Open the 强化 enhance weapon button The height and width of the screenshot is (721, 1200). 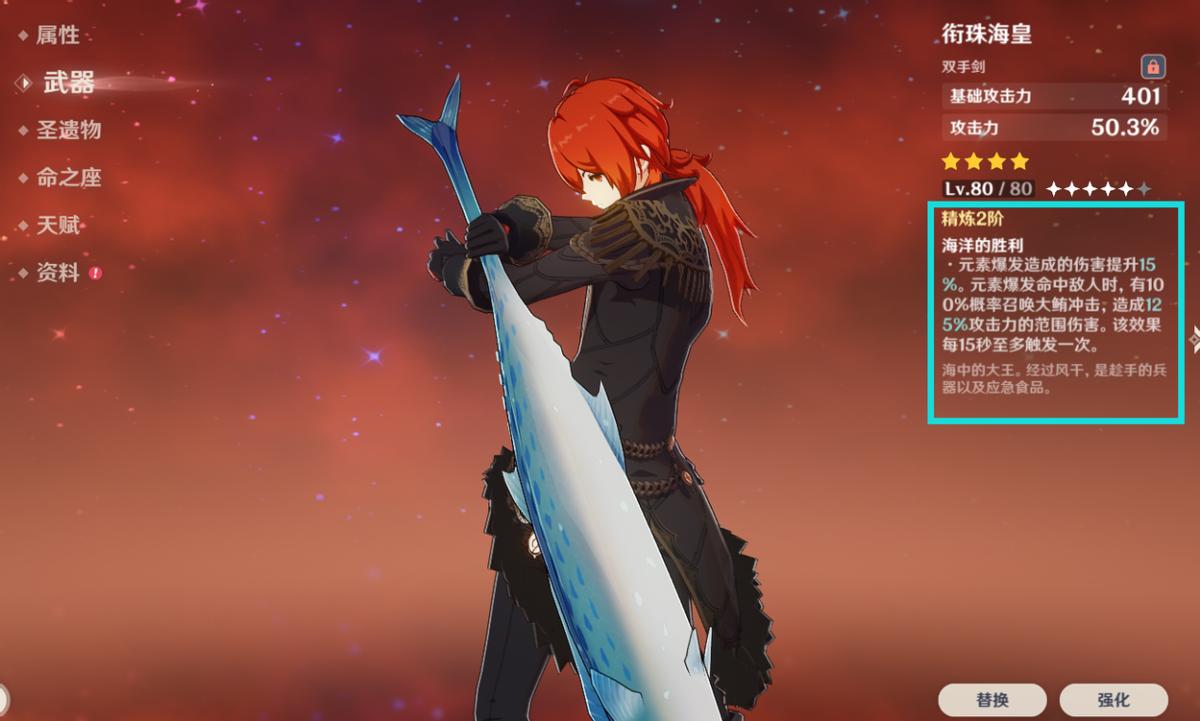pyautogui.click(x=1113, y=700)
